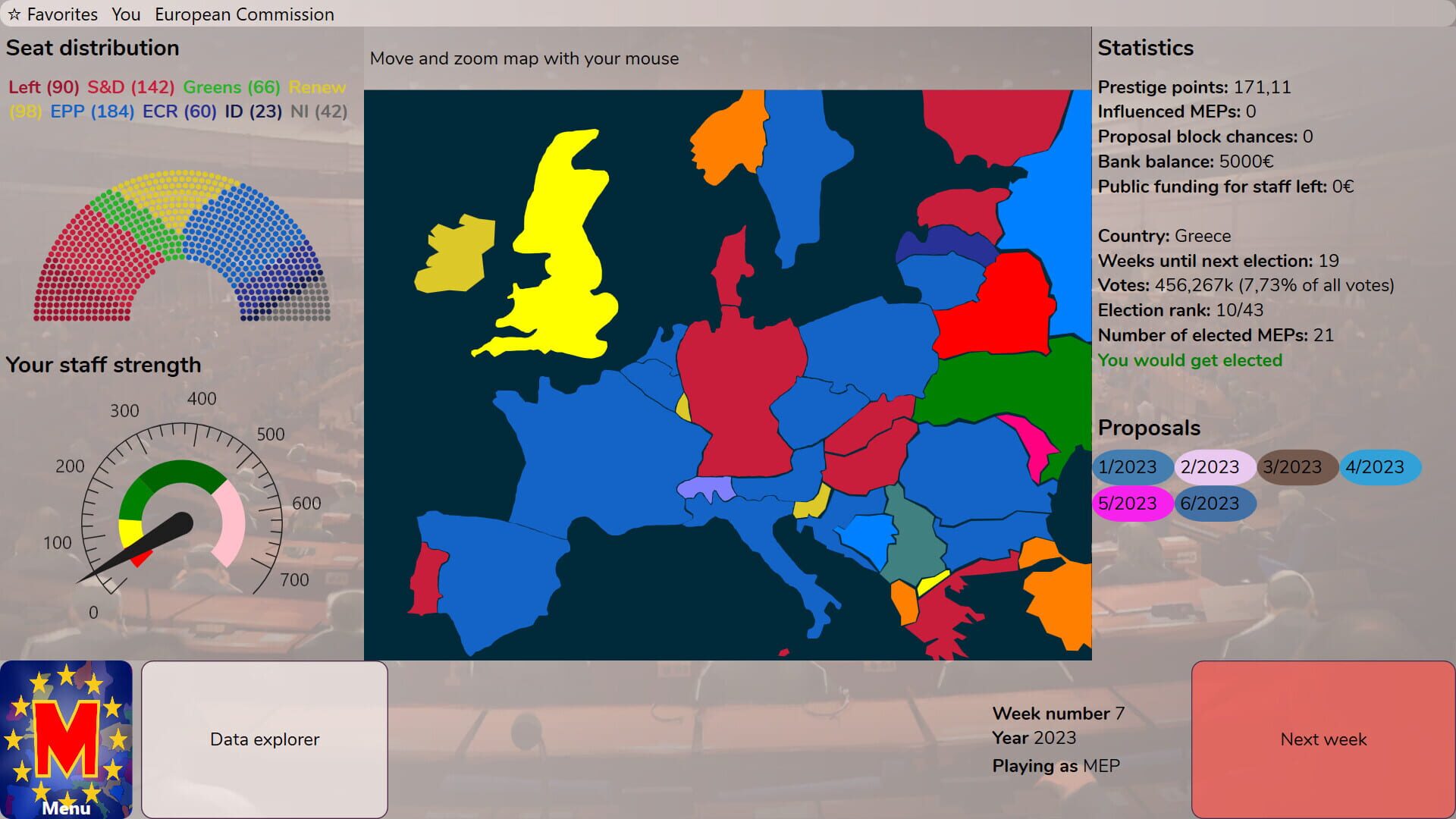The image size is (1456, 819).
Task: Open the Favorites menu
Action: 63,14
